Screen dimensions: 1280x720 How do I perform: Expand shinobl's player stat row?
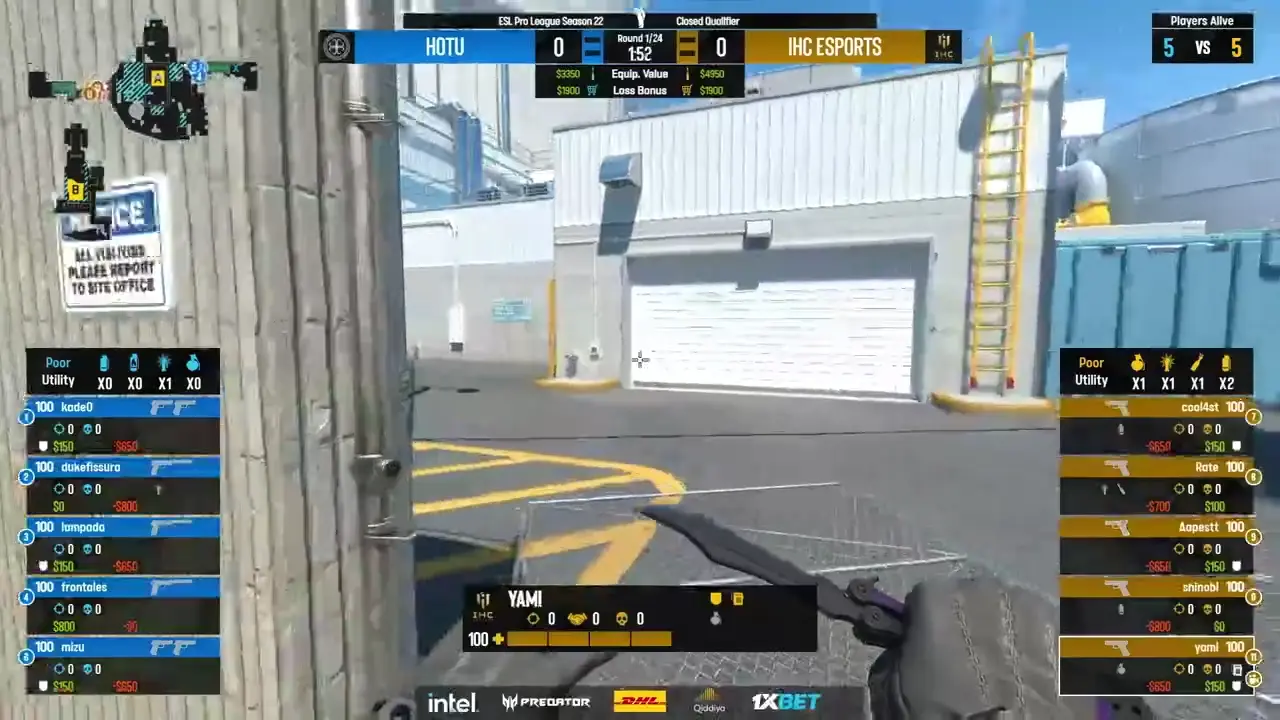tap(1158, 598)
